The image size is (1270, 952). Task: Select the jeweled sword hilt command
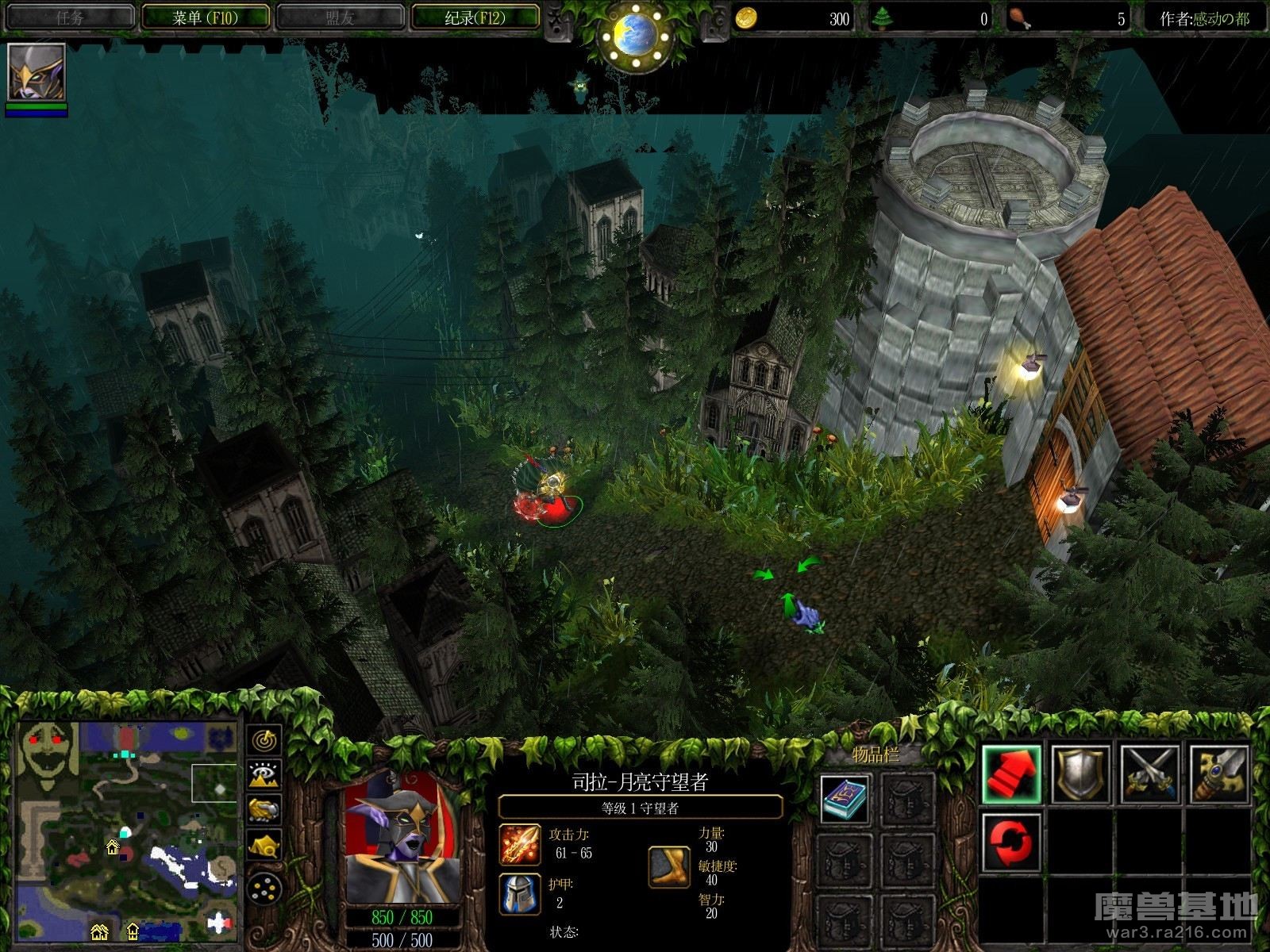point(1218,774)
